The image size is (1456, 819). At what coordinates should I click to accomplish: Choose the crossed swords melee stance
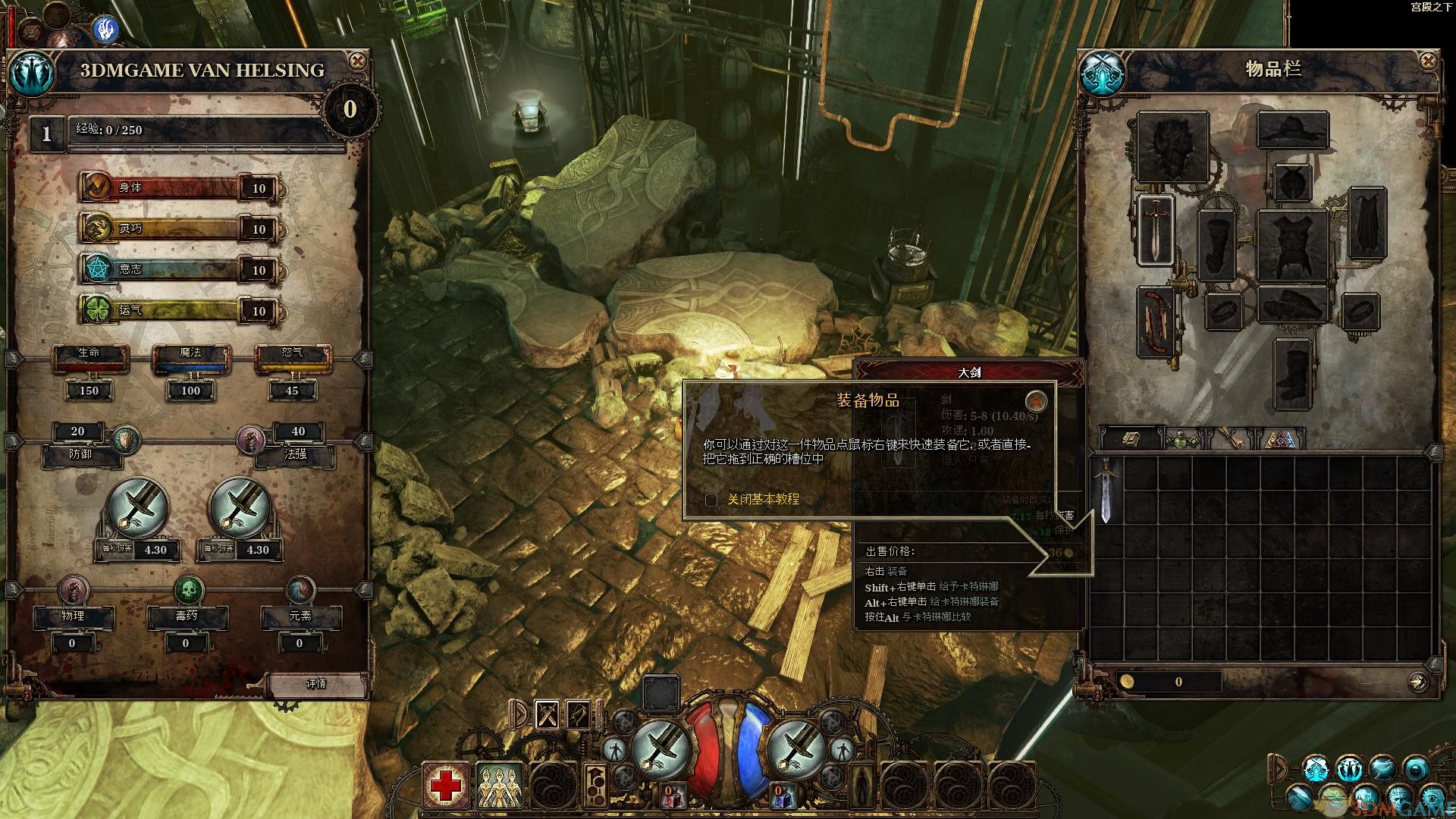coord(548,714)
